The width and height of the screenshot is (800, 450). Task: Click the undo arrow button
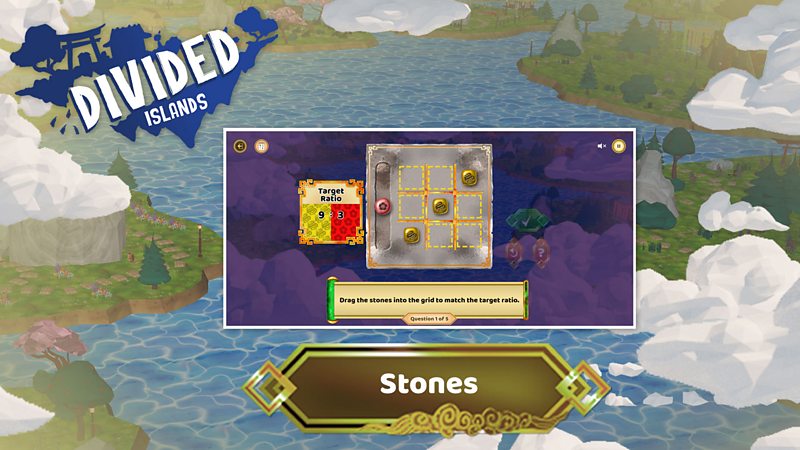pos(513,251)
